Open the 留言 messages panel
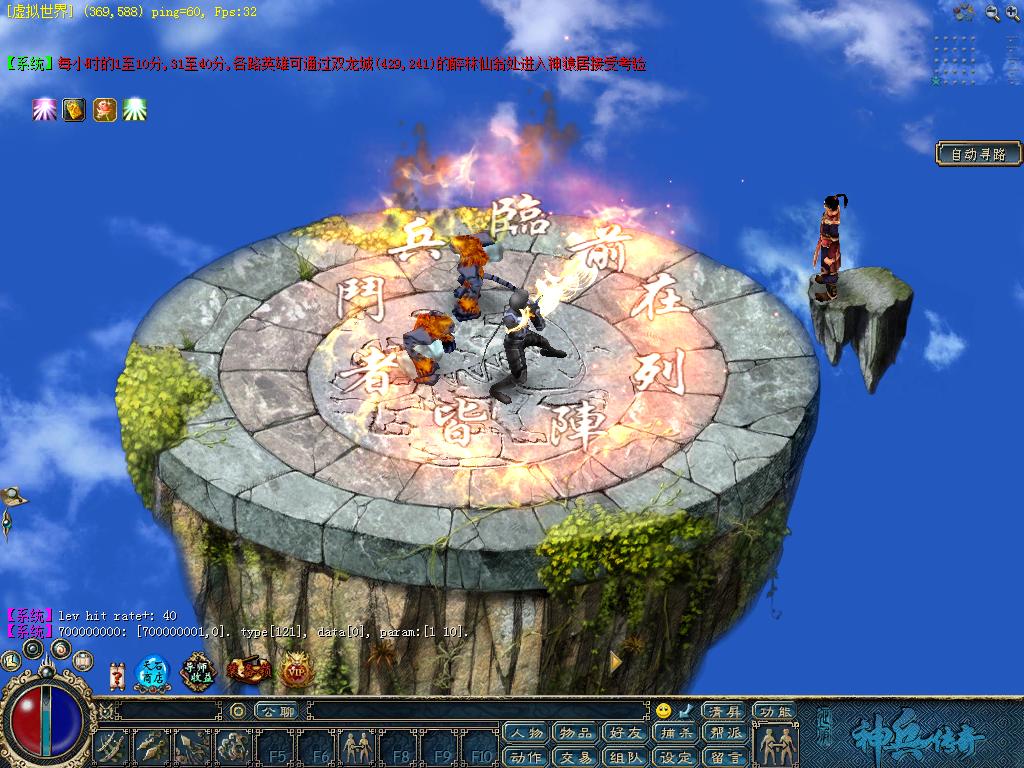Image resolution: width=1024 pixels, height=768 pixels. click(726, 757)
